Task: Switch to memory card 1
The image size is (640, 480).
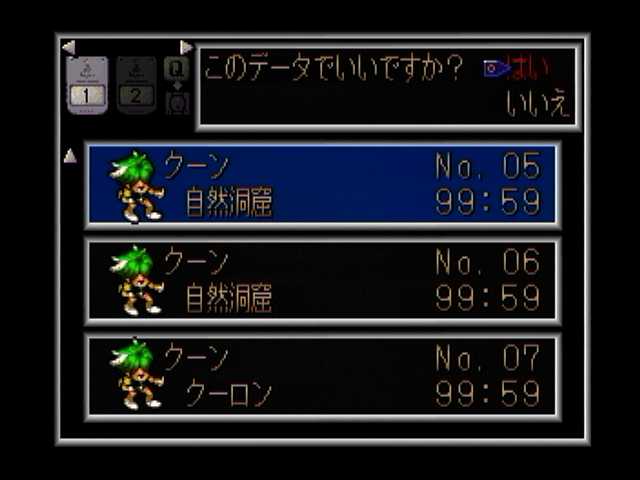Action: click(87, 84)
